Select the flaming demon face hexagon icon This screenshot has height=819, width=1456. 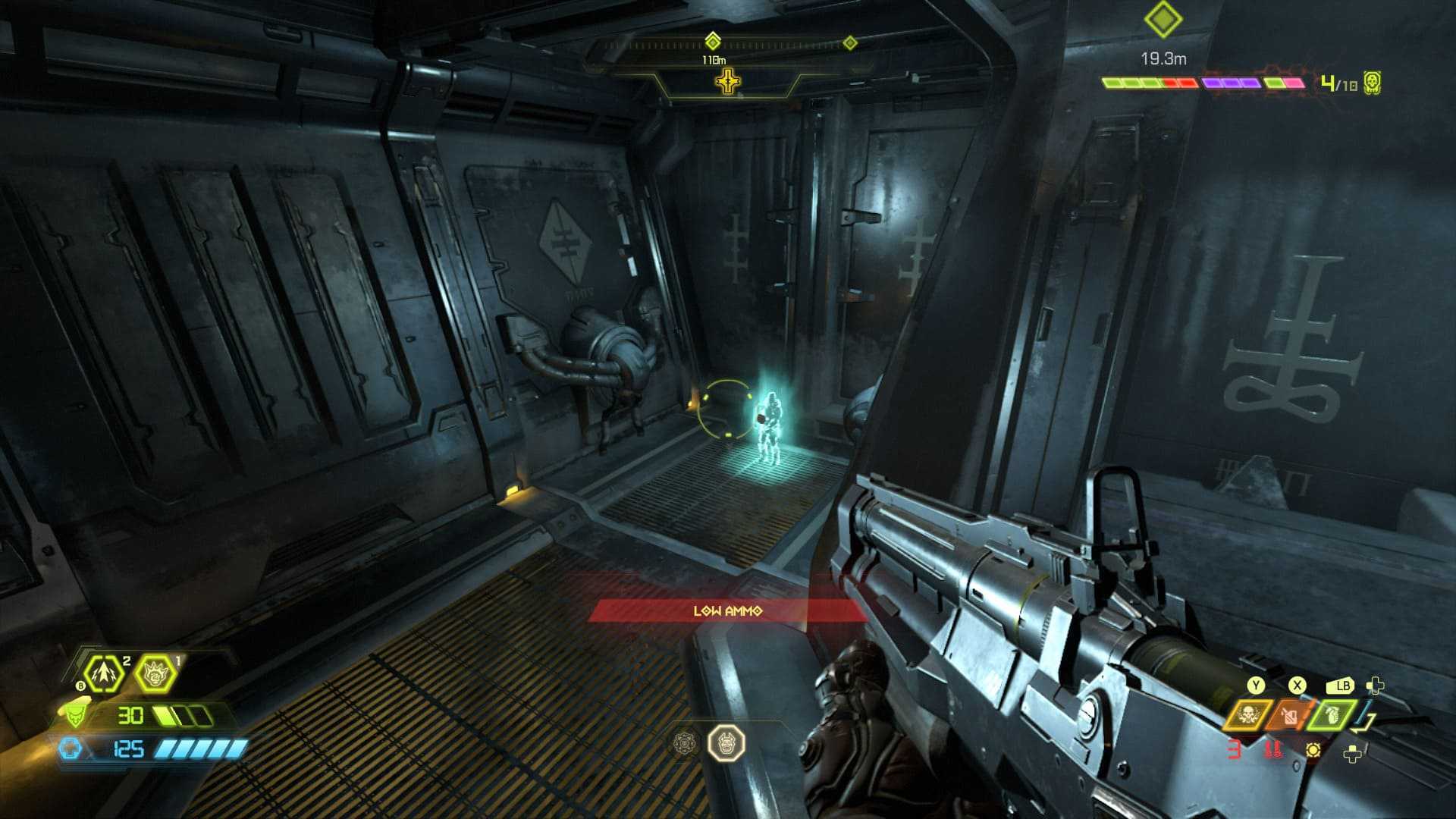click(x=155, y=673)
